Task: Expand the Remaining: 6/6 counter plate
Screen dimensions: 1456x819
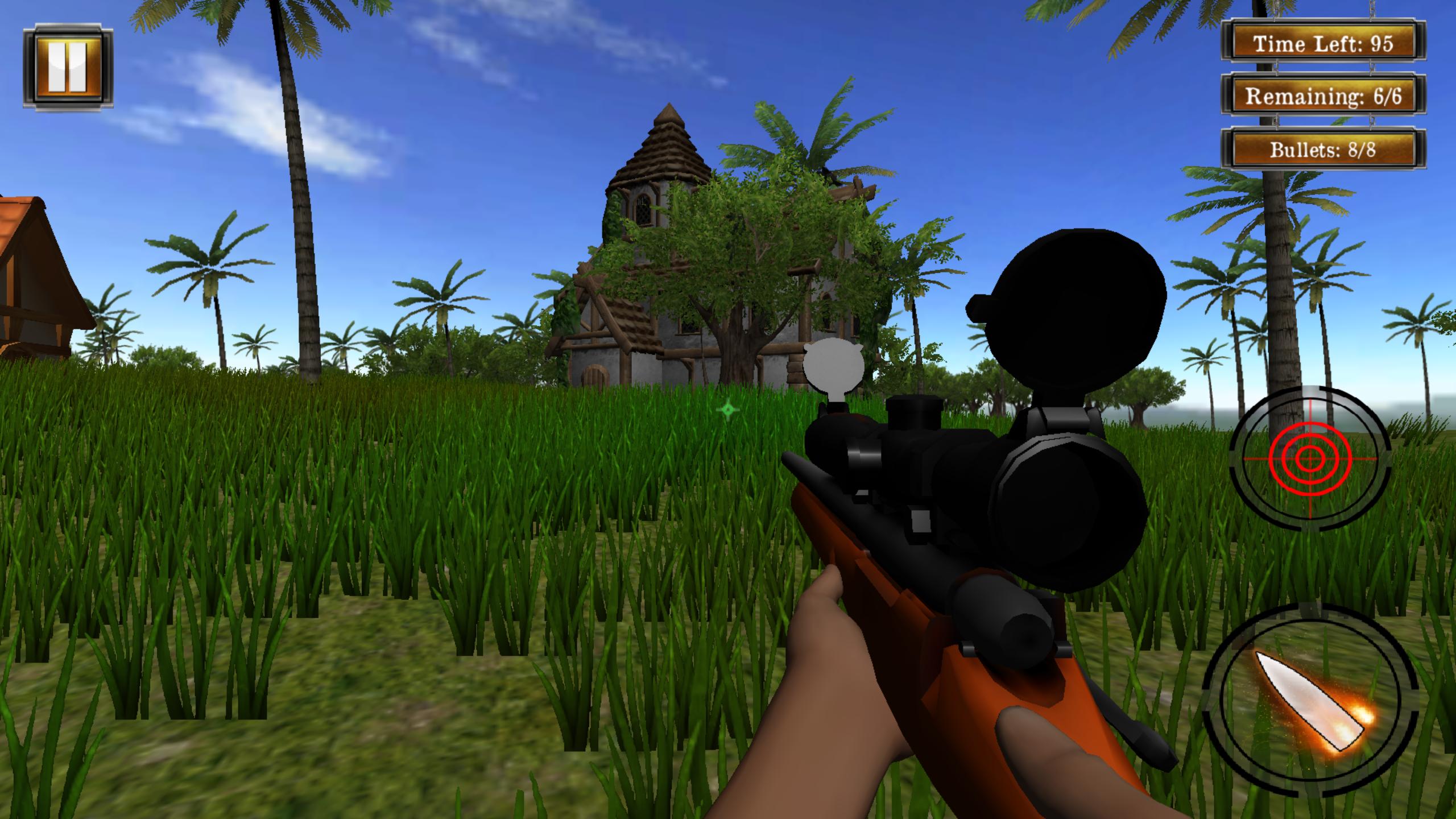Action: (1324, 97)
